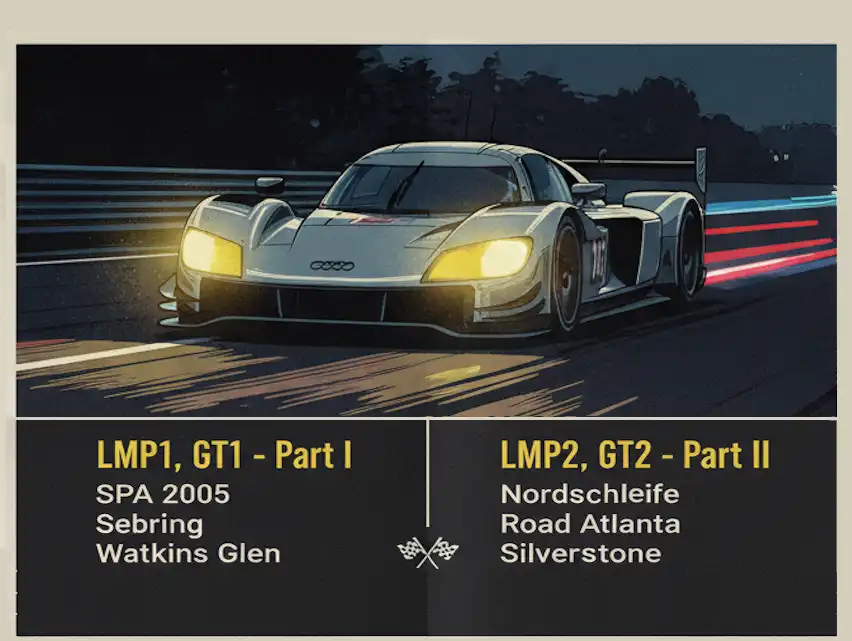Viewport: 852px width, 641px height.
Task: Select the LMP2, GT2 - Part II heading
Action: (x=635, y=456)
